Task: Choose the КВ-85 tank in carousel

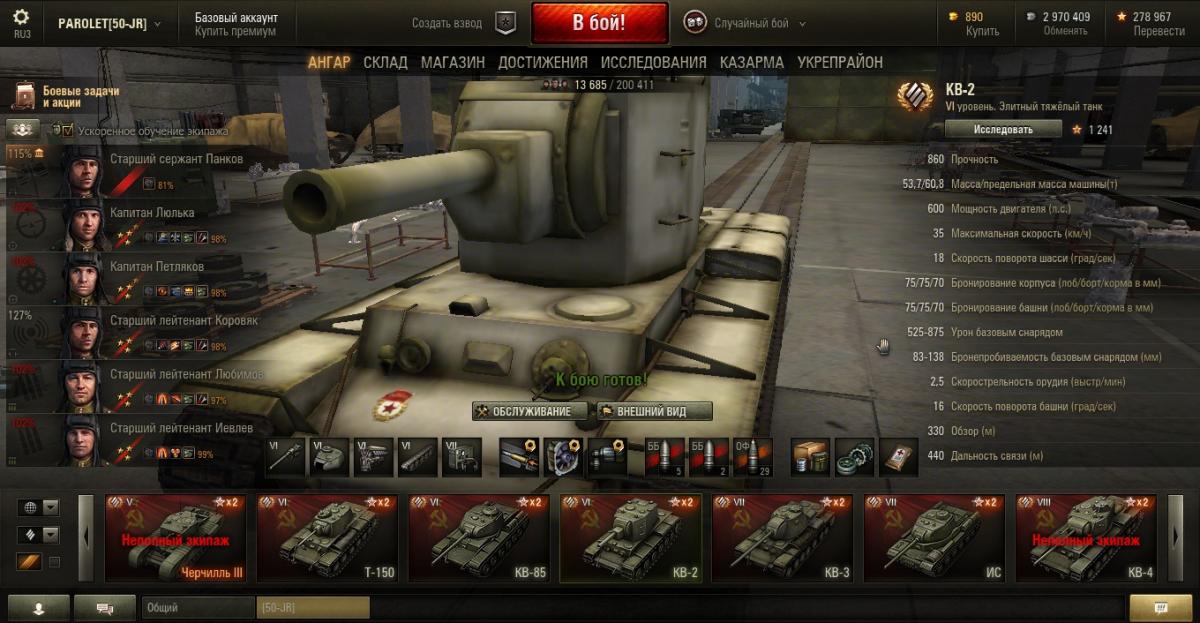Action: pos(481,537)
